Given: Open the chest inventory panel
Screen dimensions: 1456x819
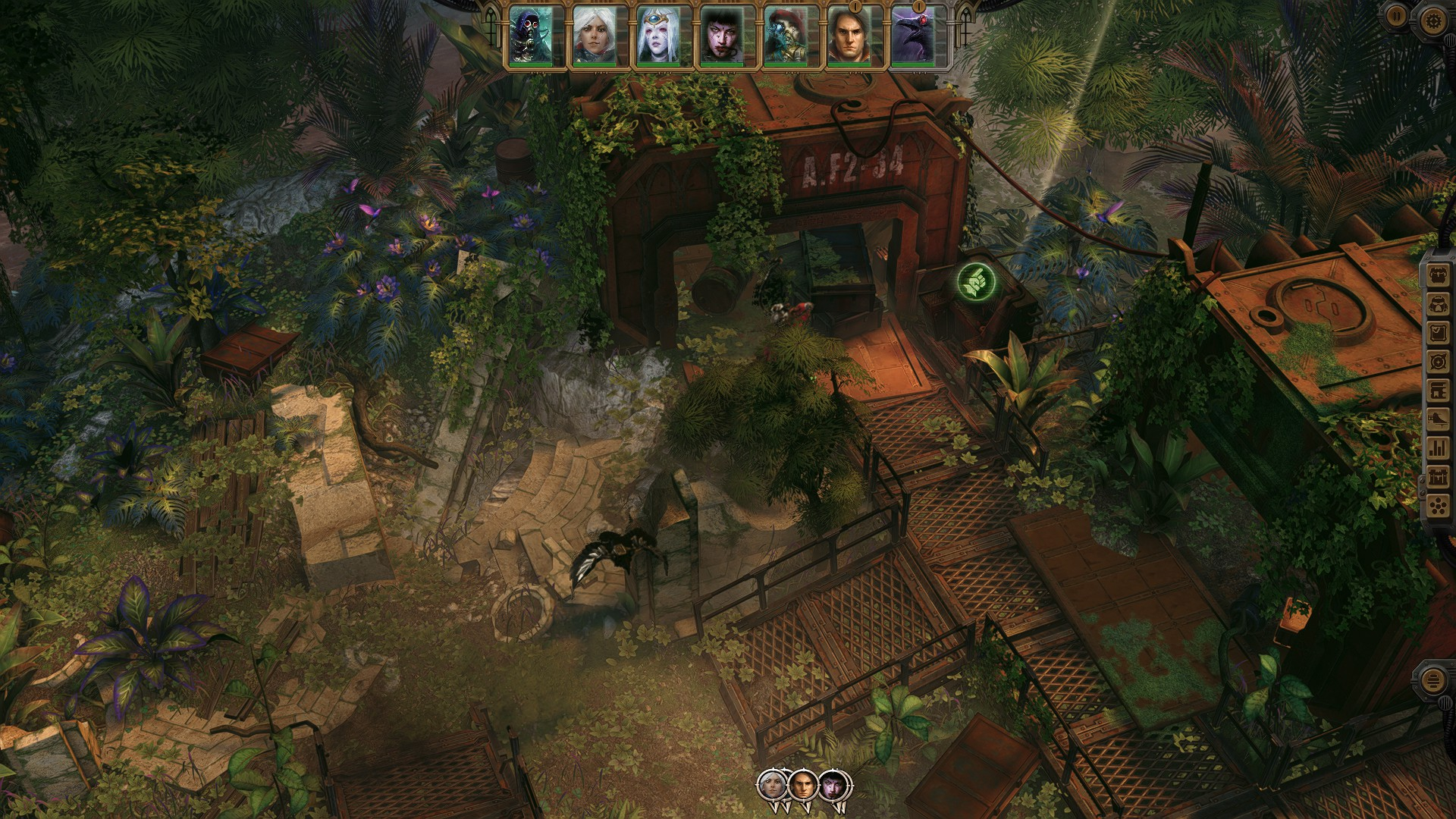Looking at the screenshot, I should (1439, 275).
